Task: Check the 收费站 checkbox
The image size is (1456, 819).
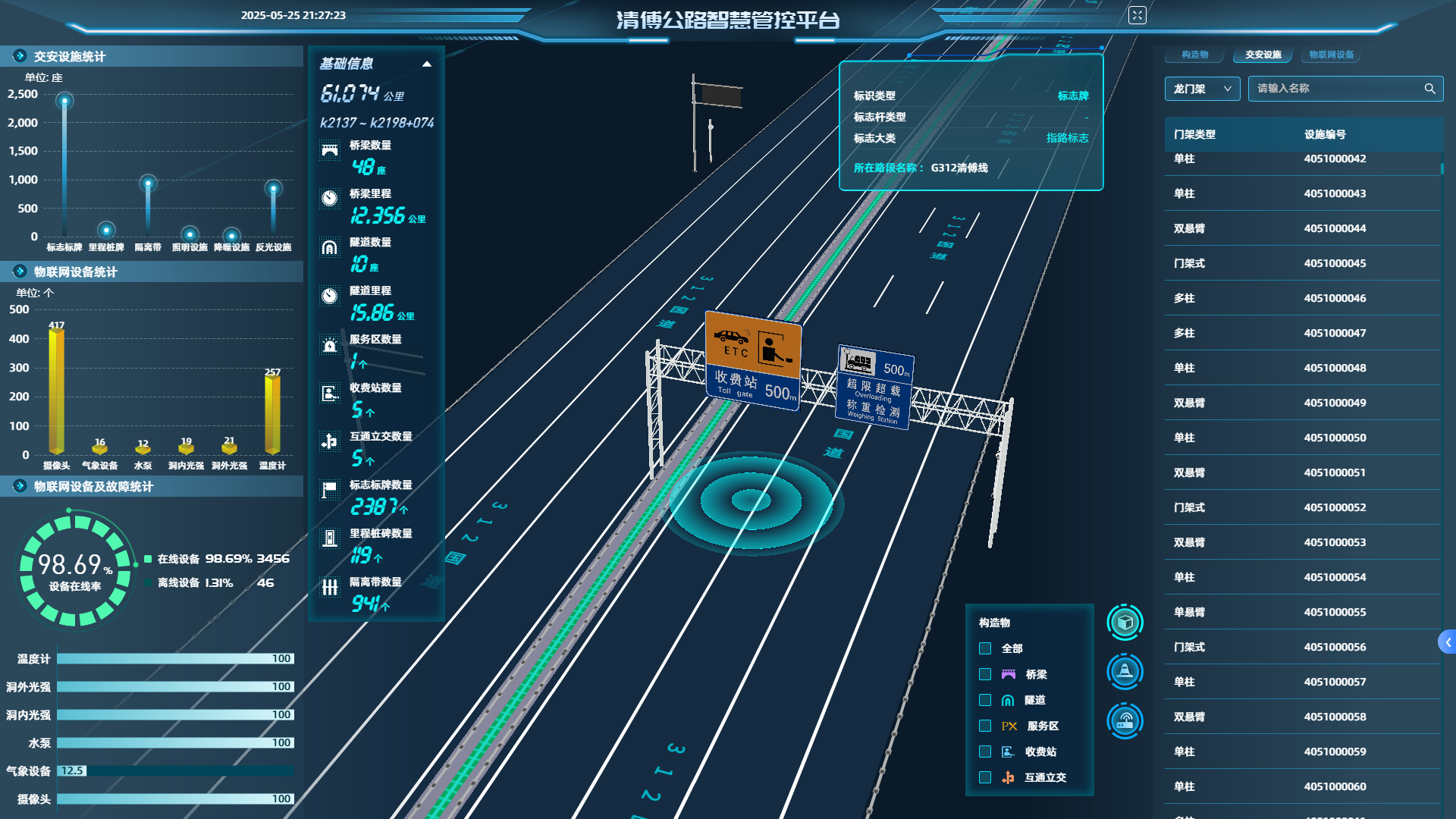Action: point(985,752)
